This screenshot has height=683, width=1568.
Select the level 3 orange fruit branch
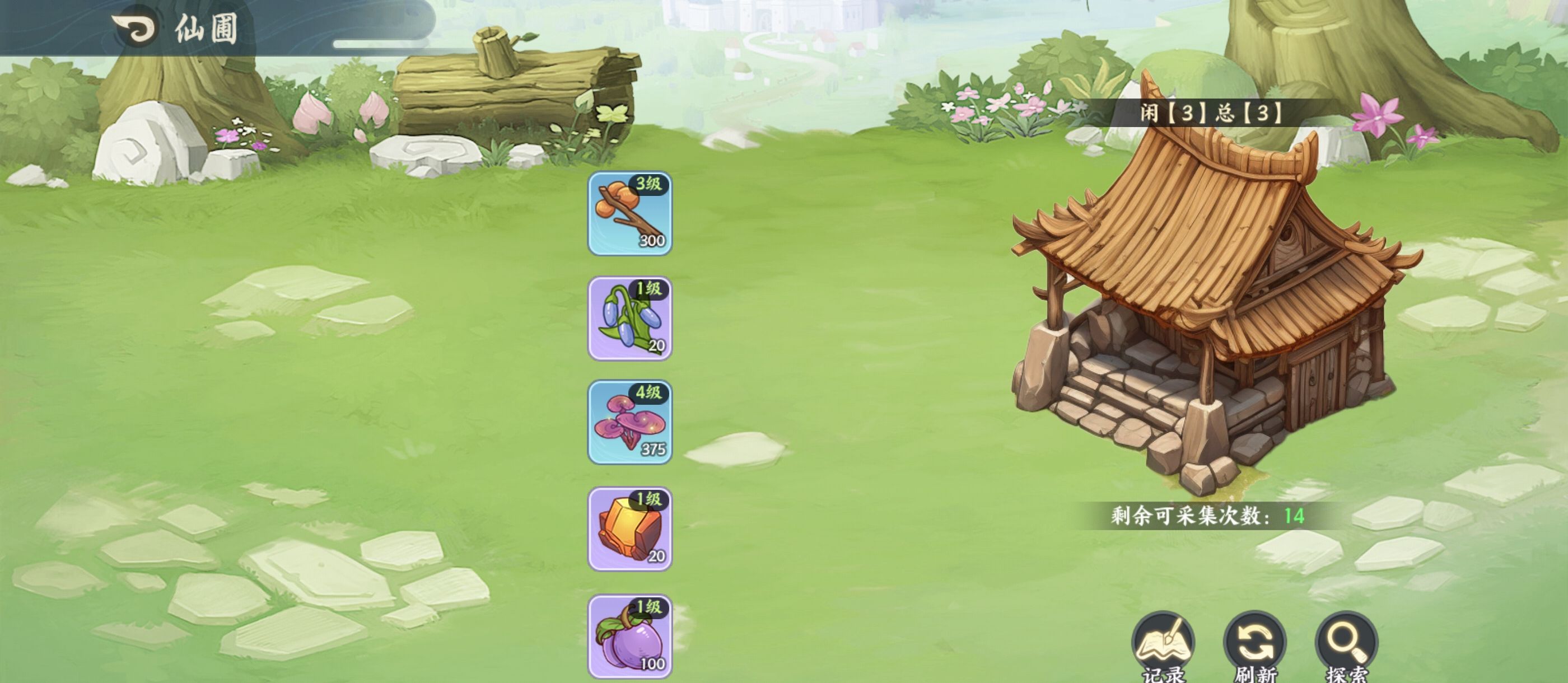point(629,214)
